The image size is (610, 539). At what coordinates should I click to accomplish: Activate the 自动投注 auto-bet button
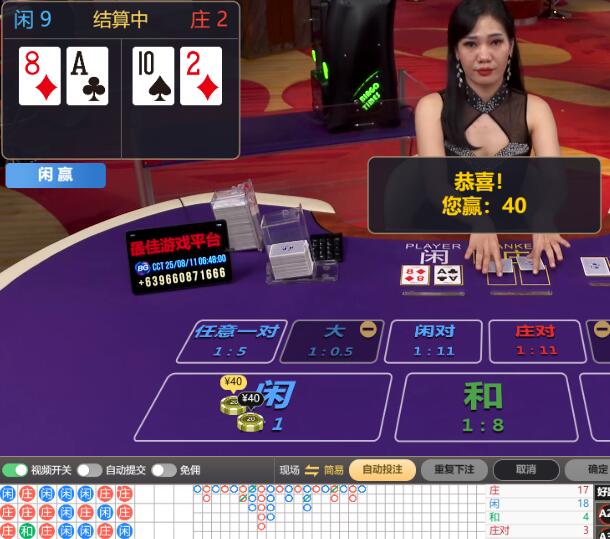click(382, 470)
